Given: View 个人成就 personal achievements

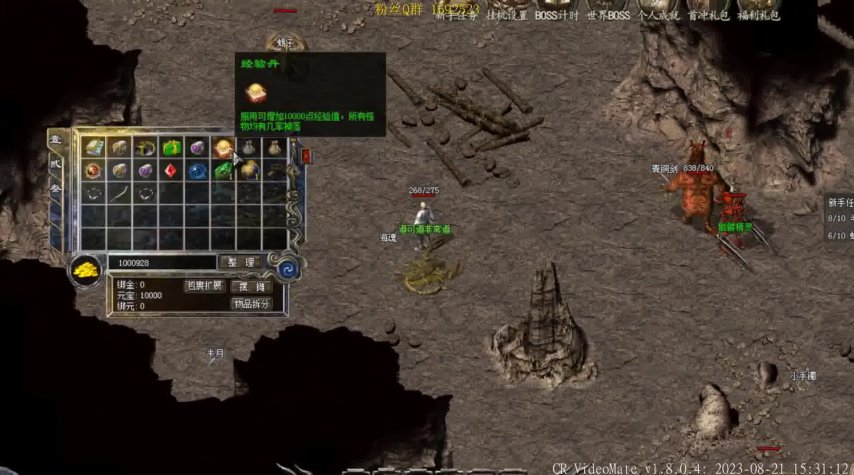Looking at the screenshot, I should pyautogui.click(x=658, y=15).
